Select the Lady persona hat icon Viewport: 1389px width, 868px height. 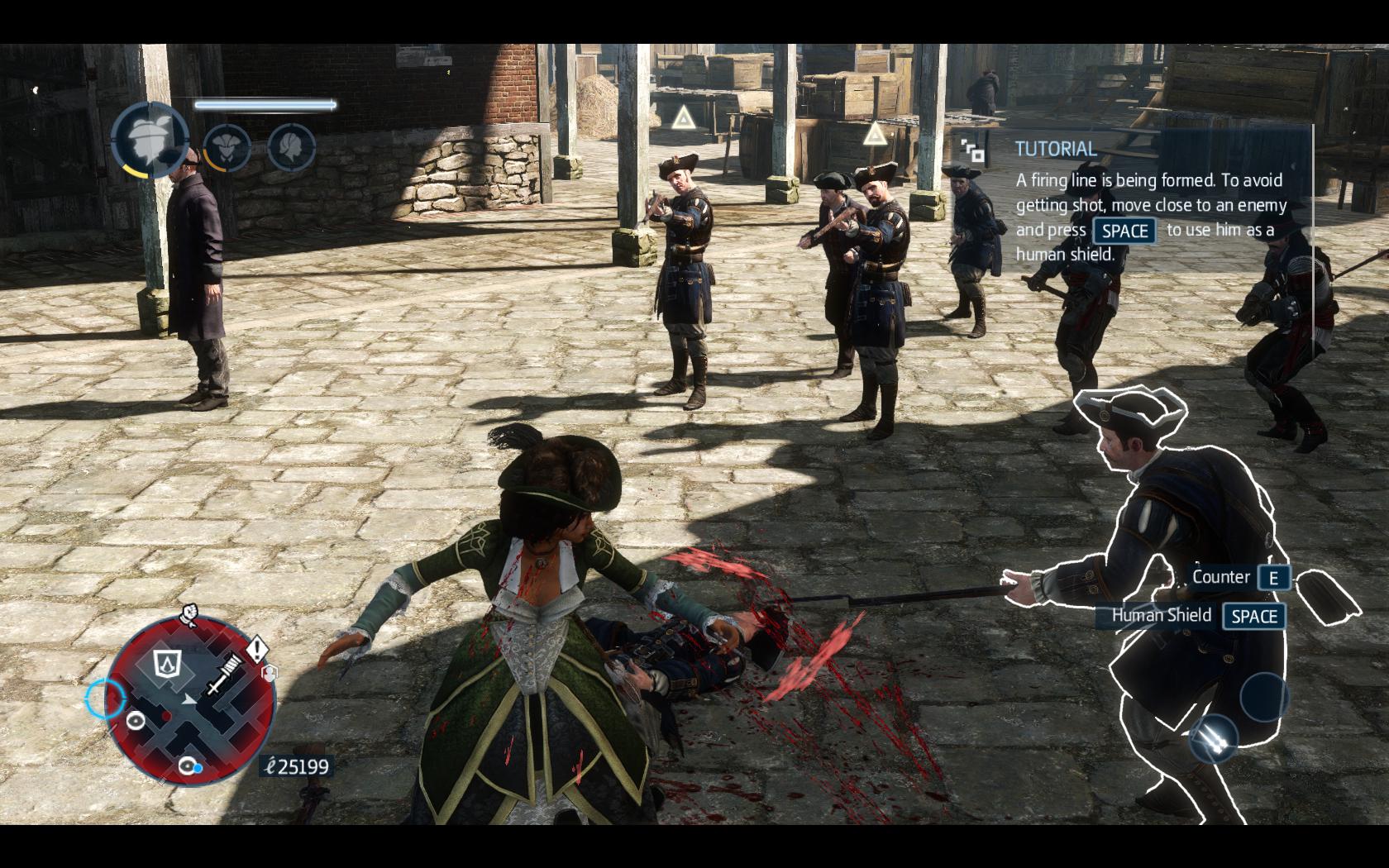pos(150,138)
